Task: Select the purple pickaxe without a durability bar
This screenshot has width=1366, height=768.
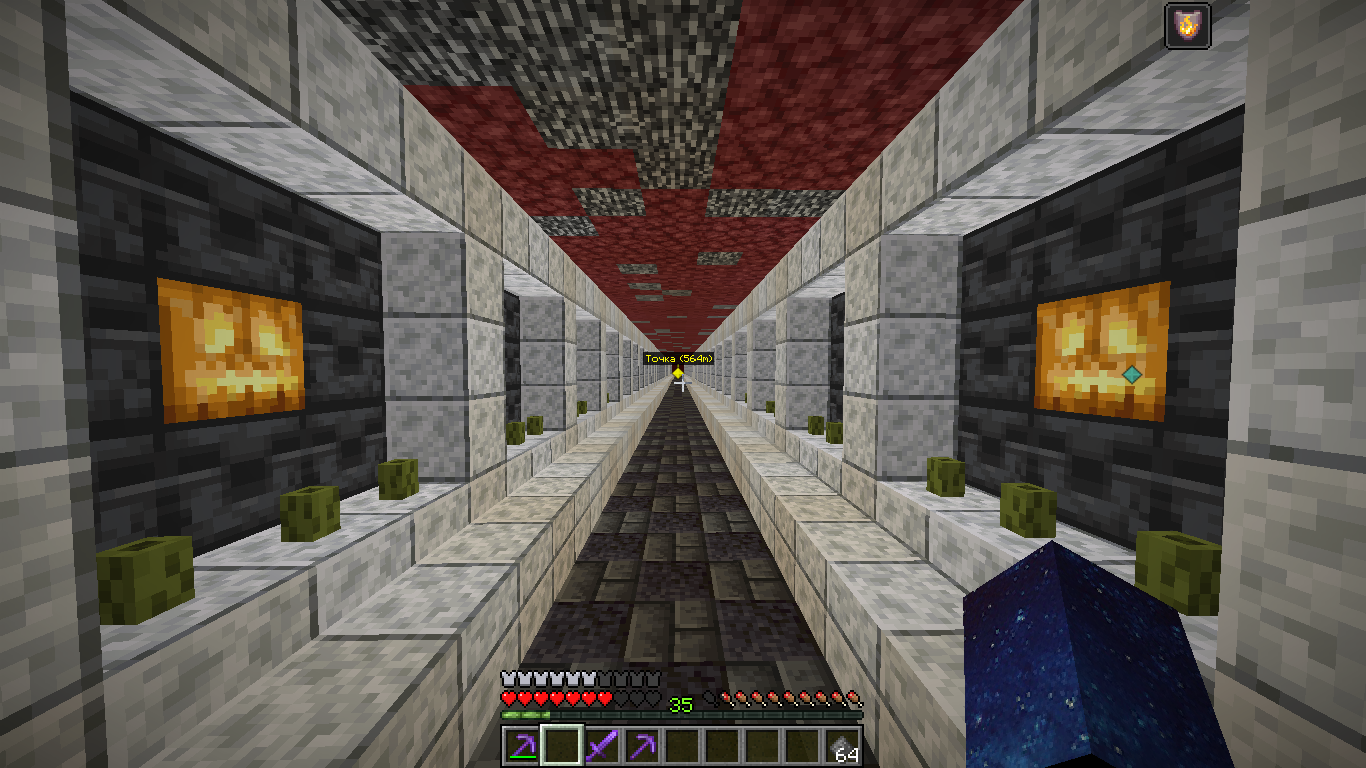Action: point(641,746)
